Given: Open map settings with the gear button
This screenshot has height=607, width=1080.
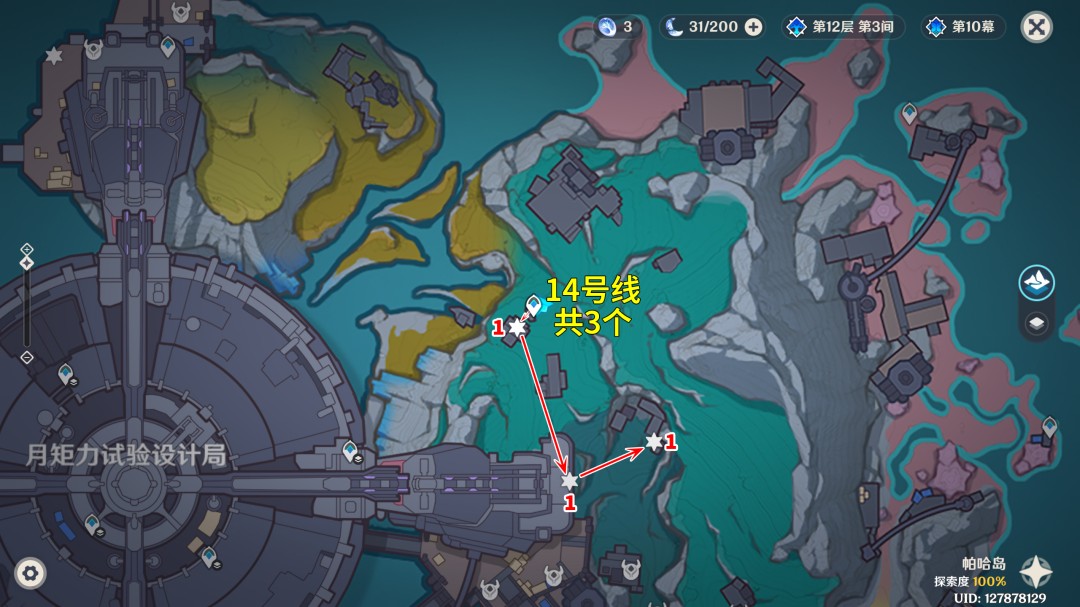Looking at the screenshot, I should 30,573.
